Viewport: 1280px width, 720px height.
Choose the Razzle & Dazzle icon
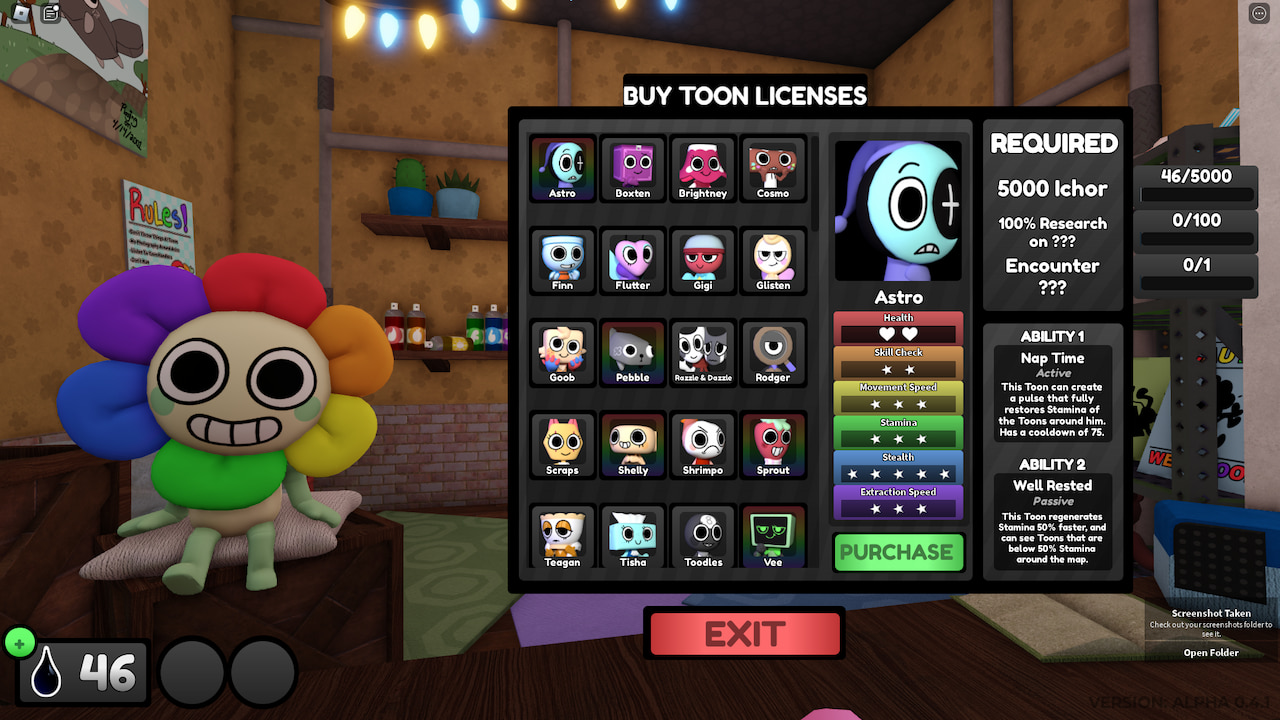click(x=703, y=352)
